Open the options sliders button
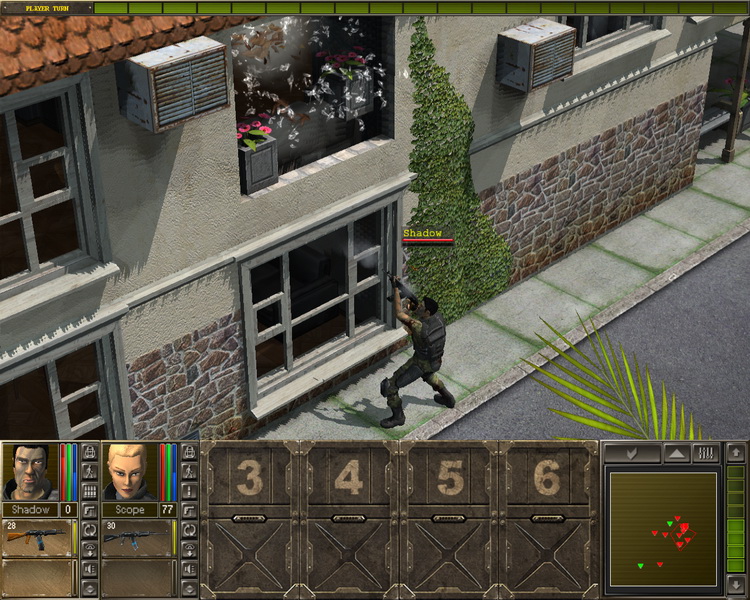Screen dimensions: 750x600 pos(705,453)
